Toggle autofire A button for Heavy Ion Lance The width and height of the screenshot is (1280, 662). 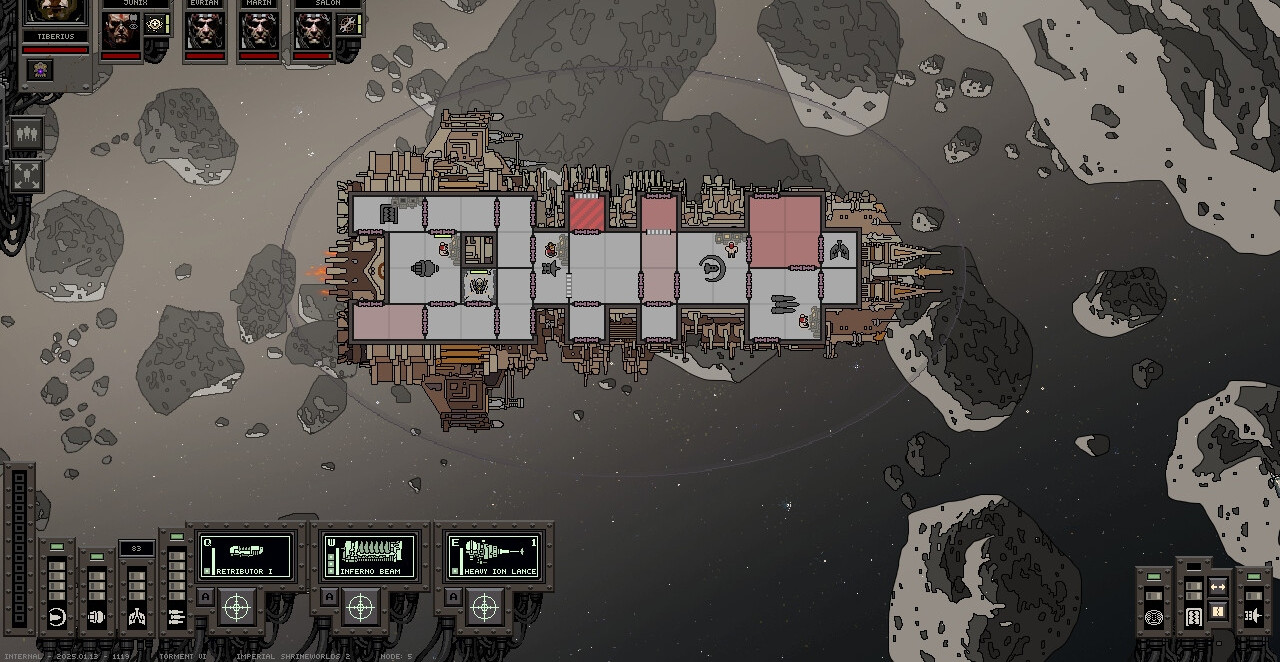(x=453, y=597)
